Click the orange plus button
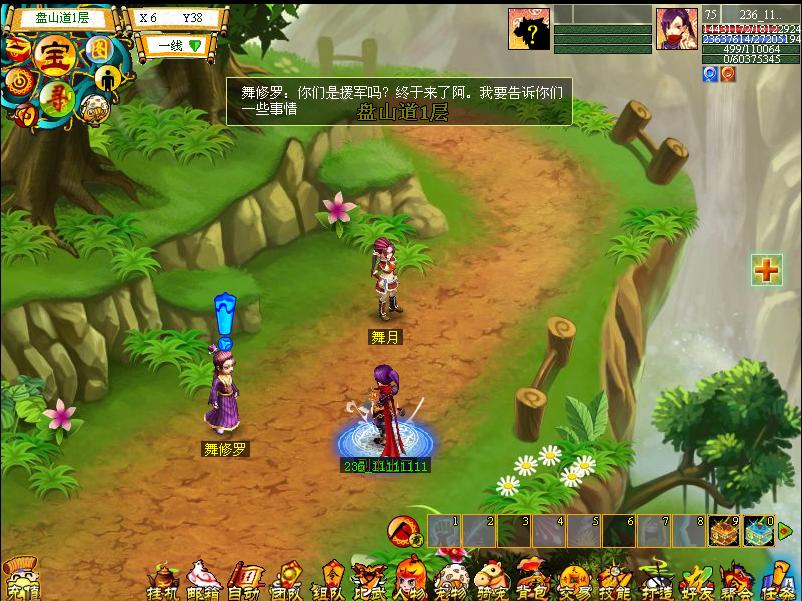Image resolution: width=802 pixels, height=601 pixels. point(766,270)
